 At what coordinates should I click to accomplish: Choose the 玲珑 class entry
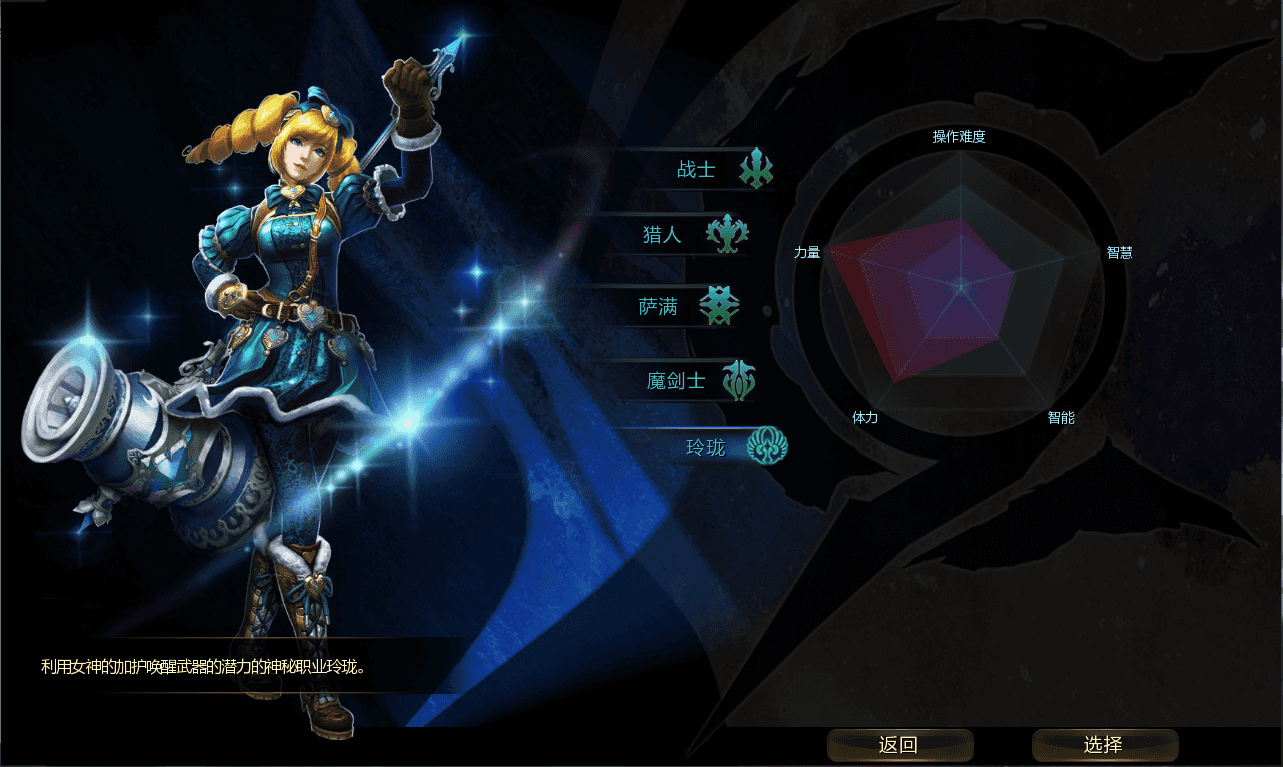(706, 447)
